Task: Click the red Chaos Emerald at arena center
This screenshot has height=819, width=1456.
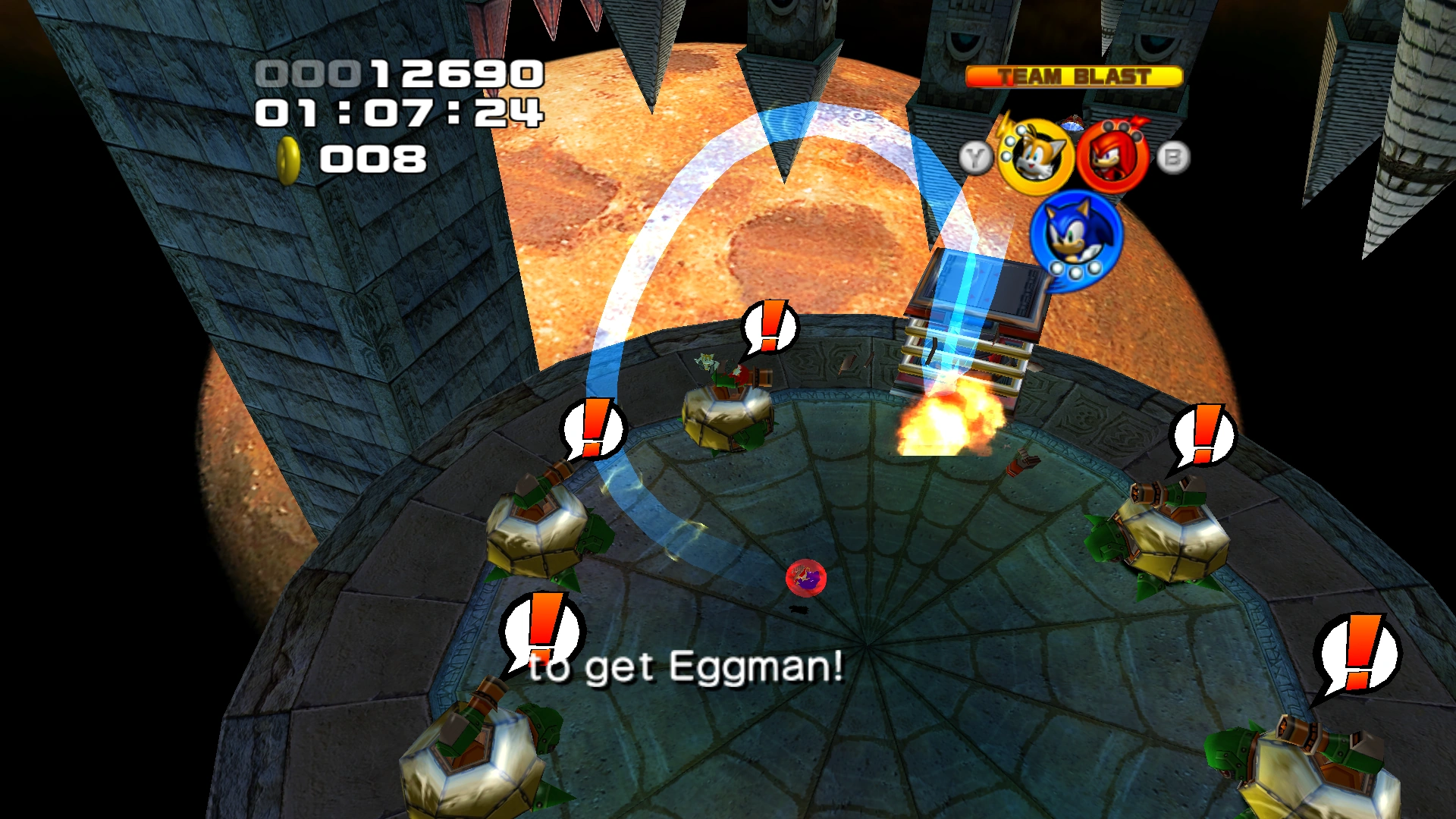Action: click(x=805, y=577)
